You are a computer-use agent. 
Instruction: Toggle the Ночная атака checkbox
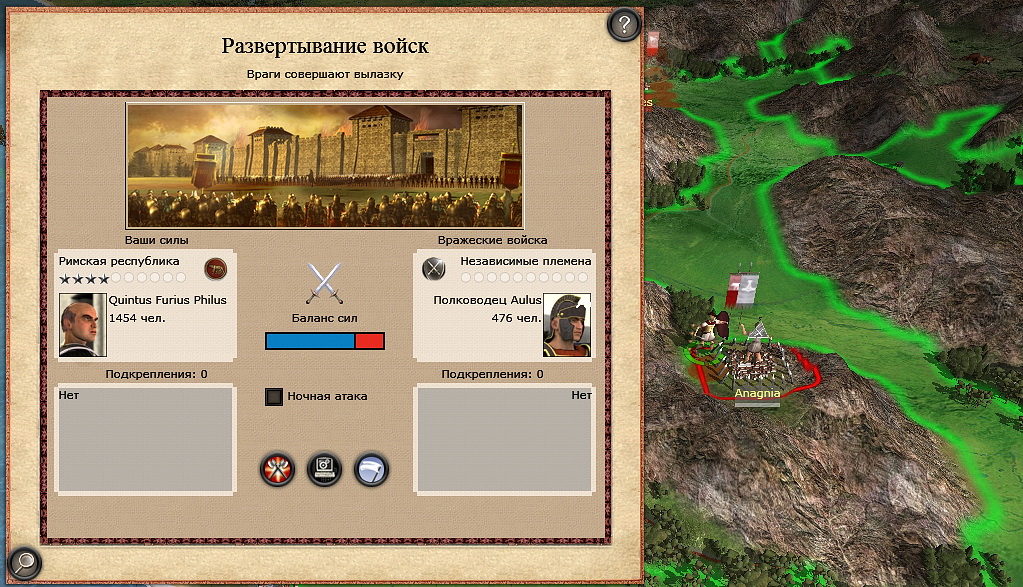click(x=274, y=397)
